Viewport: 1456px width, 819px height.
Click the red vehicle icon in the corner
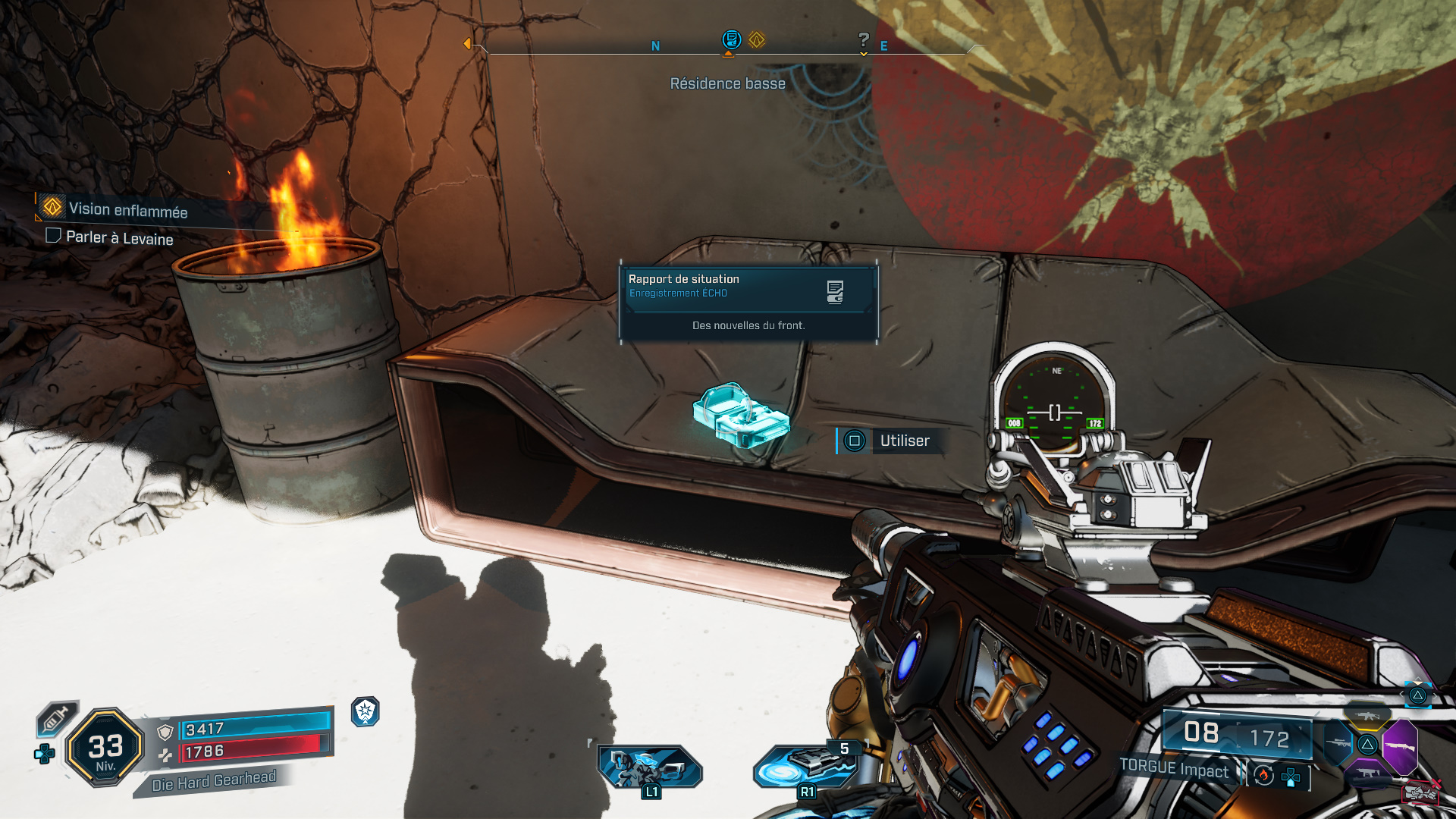[x=1420, y=793]
